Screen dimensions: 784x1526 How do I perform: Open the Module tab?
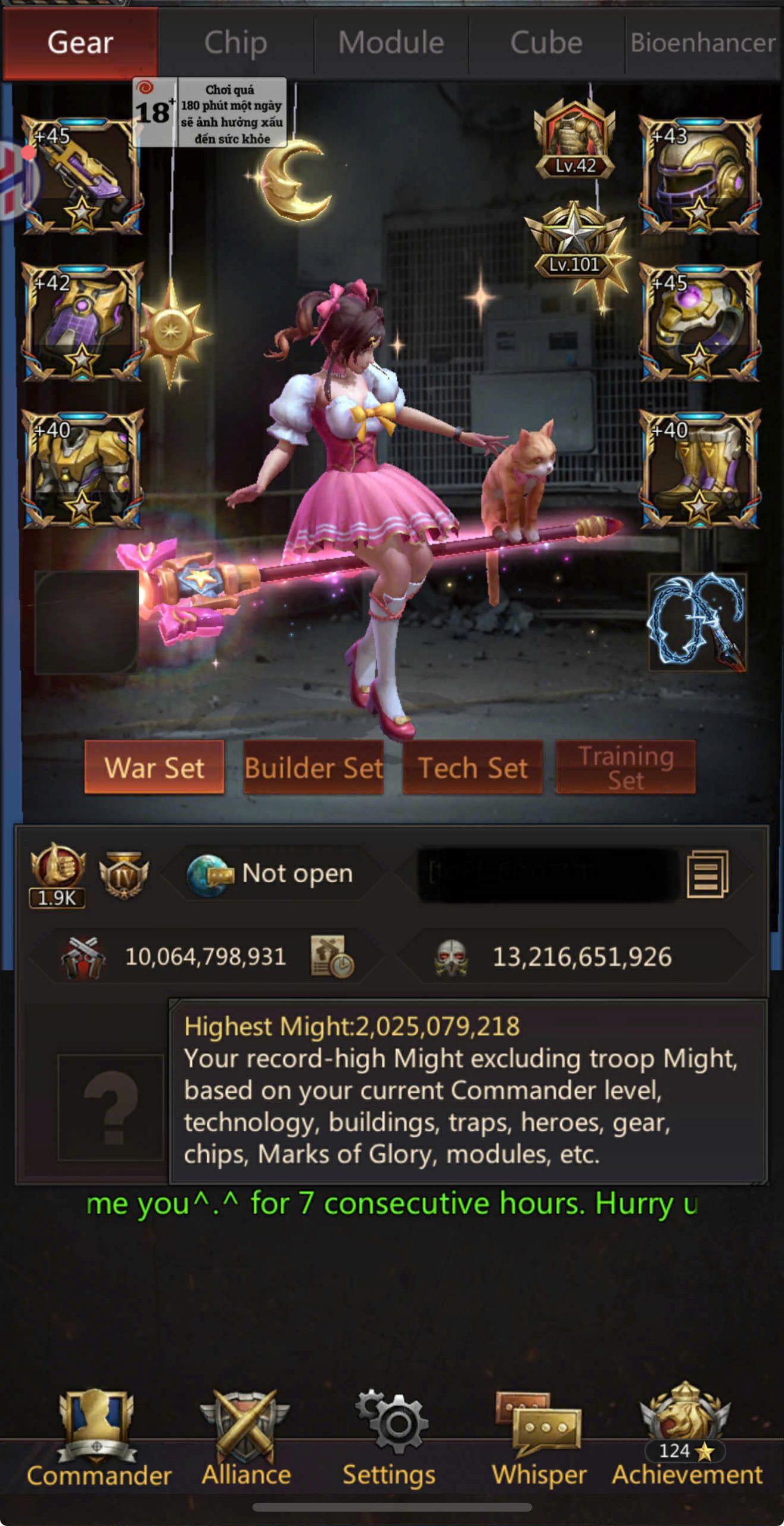(x=391, y=43)
